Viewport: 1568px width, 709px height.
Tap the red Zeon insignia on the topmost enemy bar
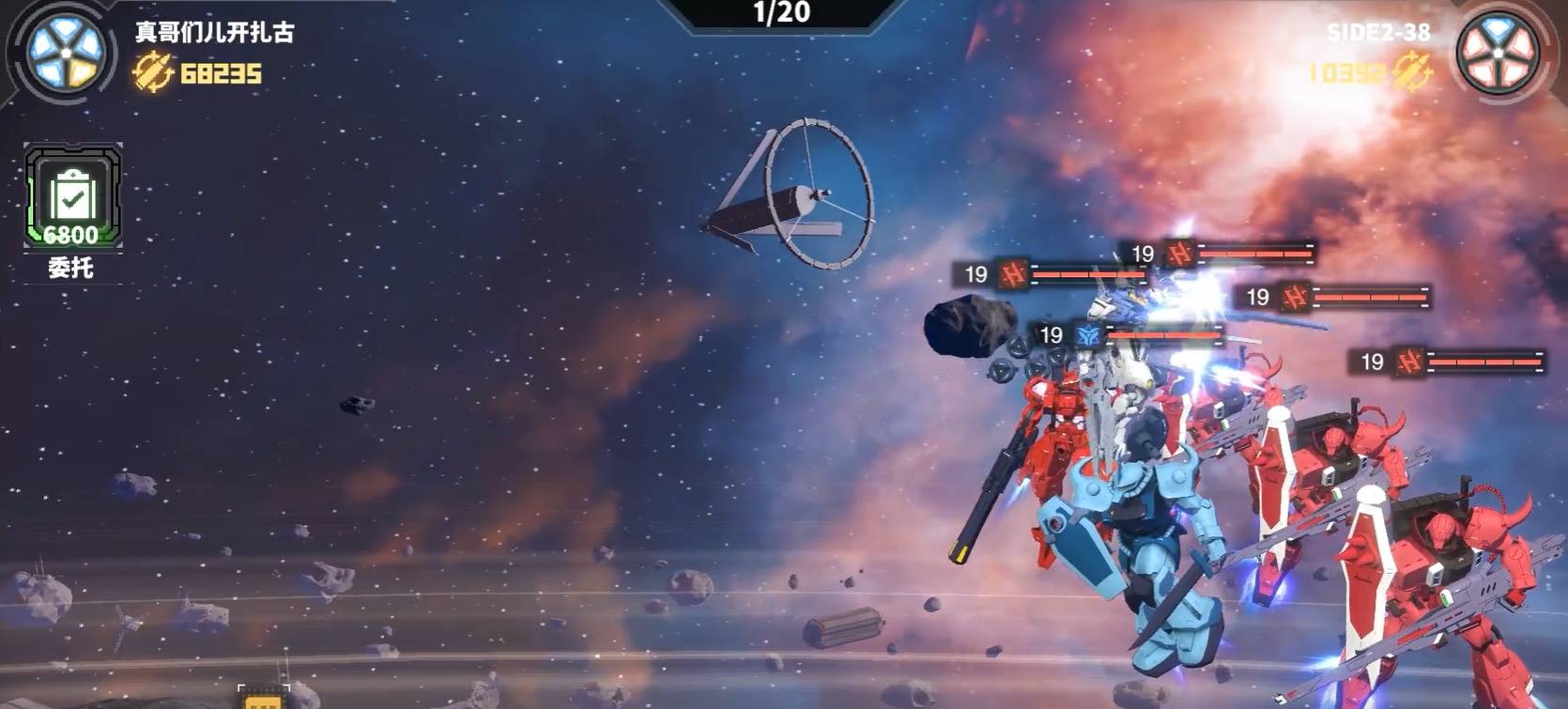point(1182,252)
